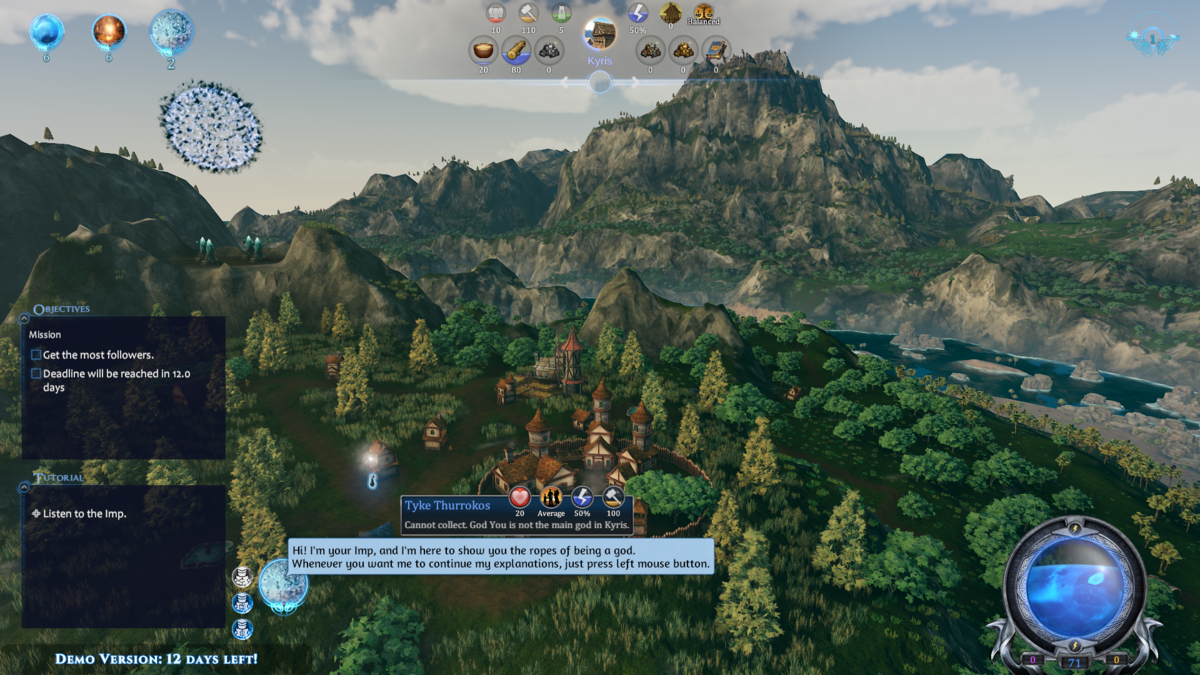
Task: Click the Imp's glowing portrait orb
Action: (283, 583)
